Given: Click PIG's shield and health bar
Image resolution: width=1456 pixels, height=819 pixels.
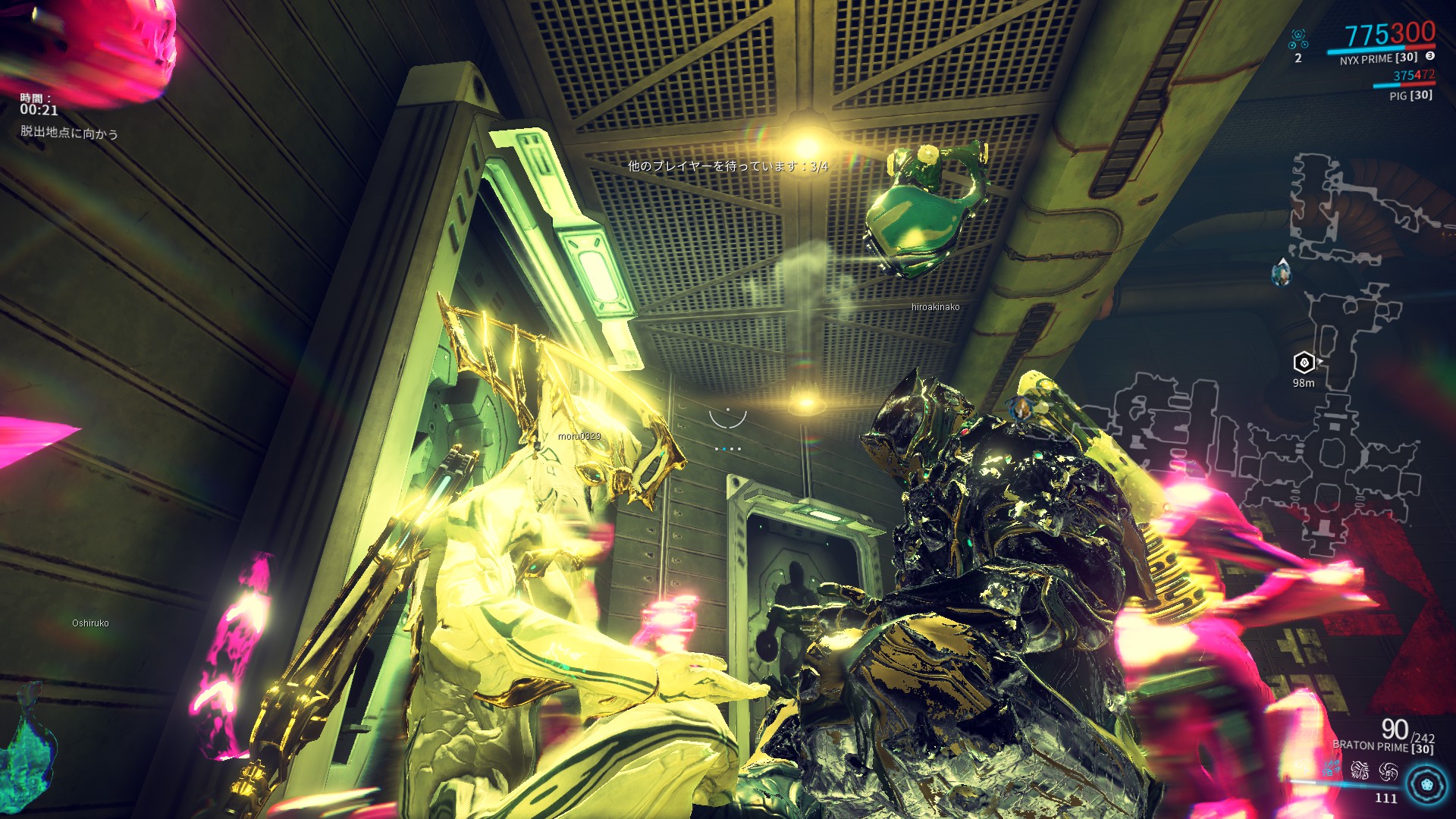Looking at the screenshot, I should pos(1404,84).
